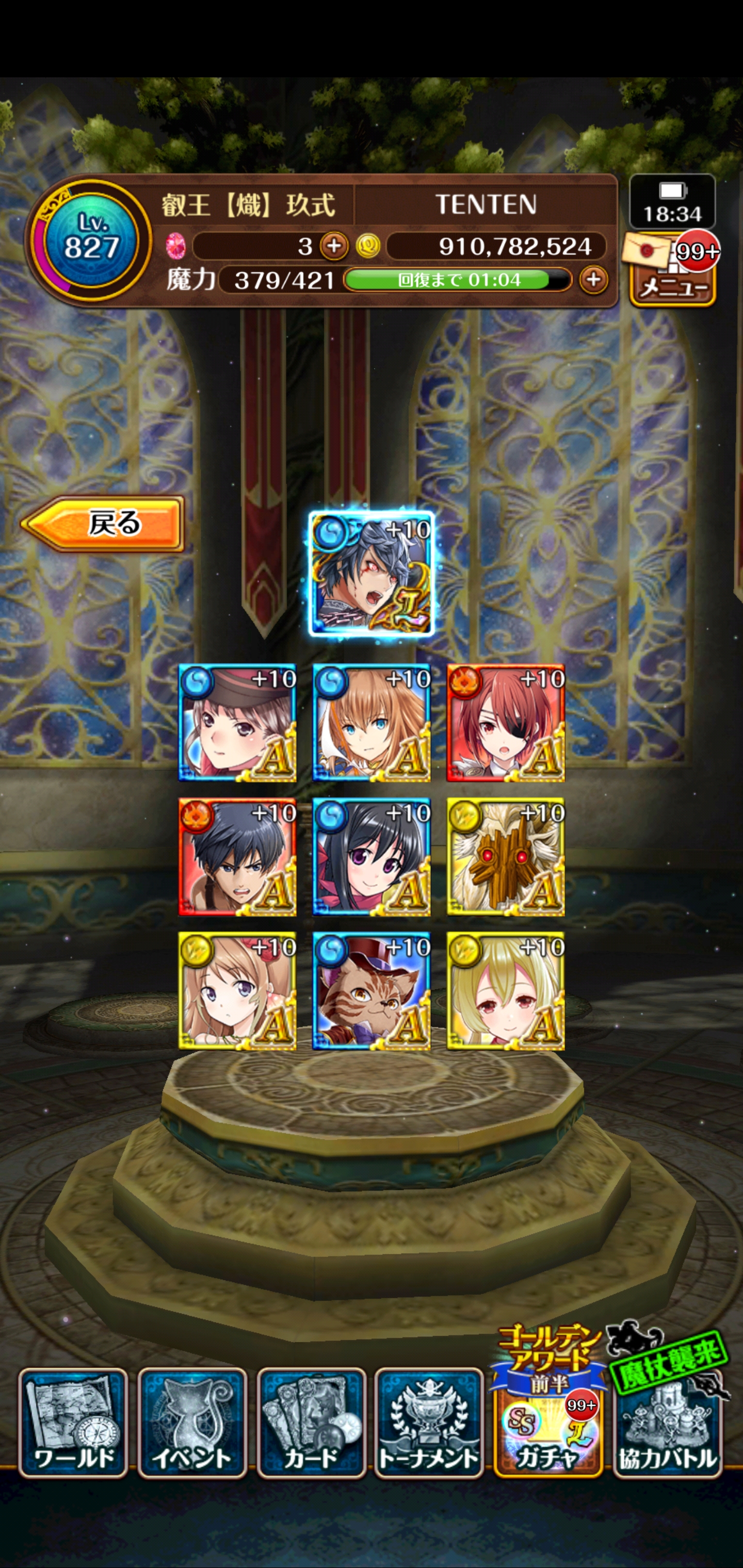
Task: Add crystals with the plus button
Action: 334,247
